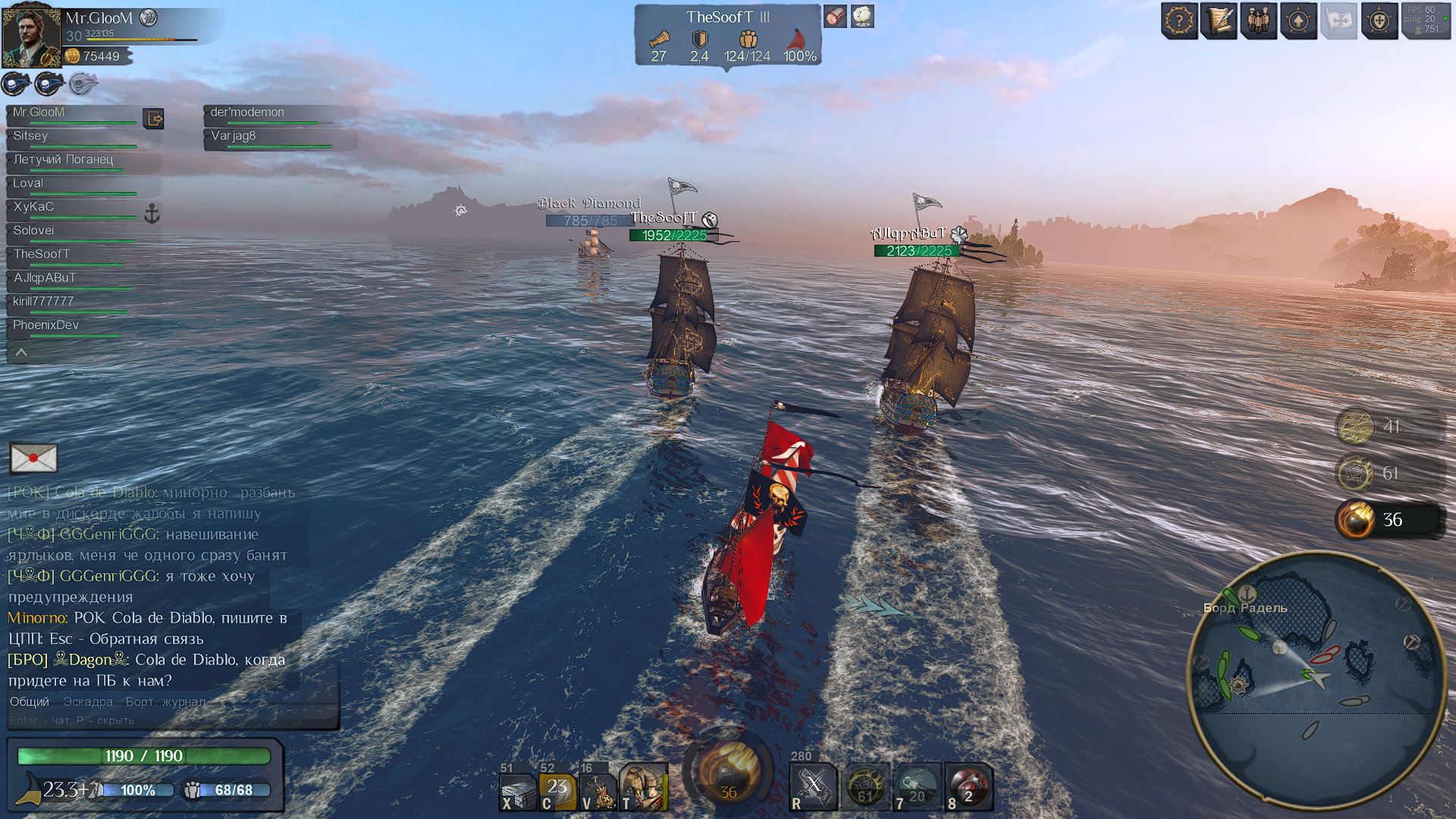This screenshot has height=819, width=1456.
Task: Open Mr.GlooM's character portrait
Action: 31,36
